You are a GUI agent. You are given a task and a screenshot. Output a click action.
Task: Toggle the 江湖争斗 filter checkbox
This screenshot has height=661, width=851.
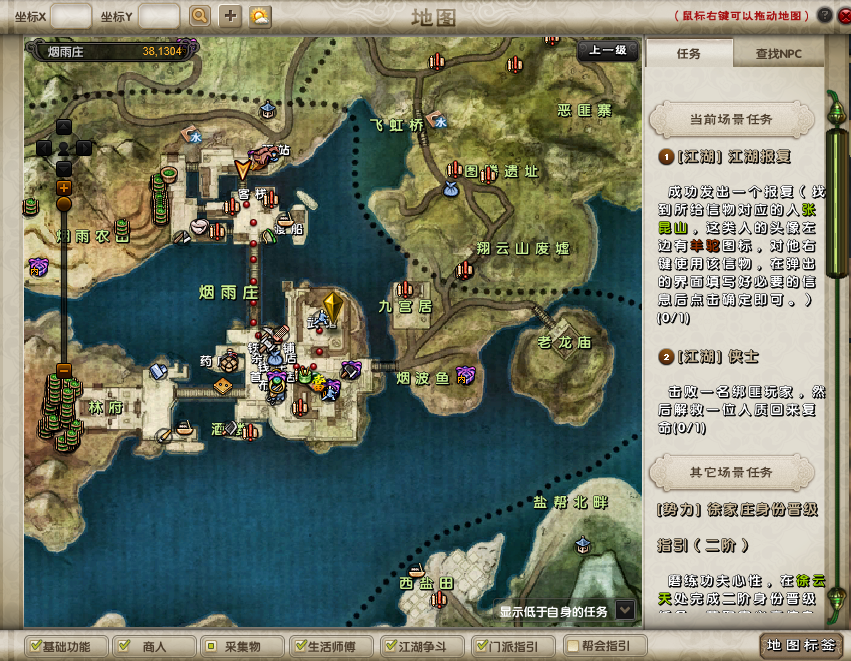coord(392,646)
